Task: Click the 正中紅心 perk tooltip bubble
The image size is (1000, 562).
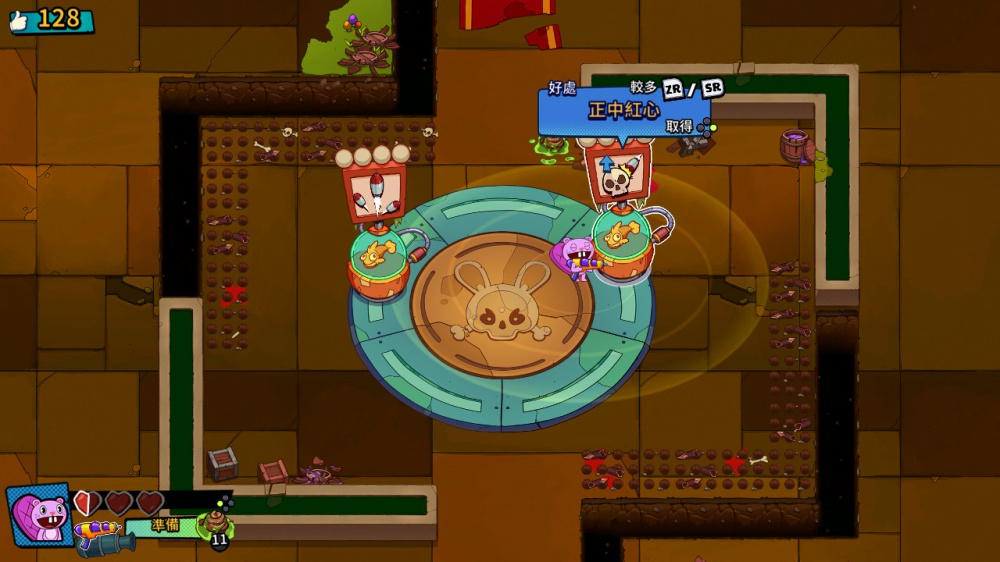Action: click(624, 110)
